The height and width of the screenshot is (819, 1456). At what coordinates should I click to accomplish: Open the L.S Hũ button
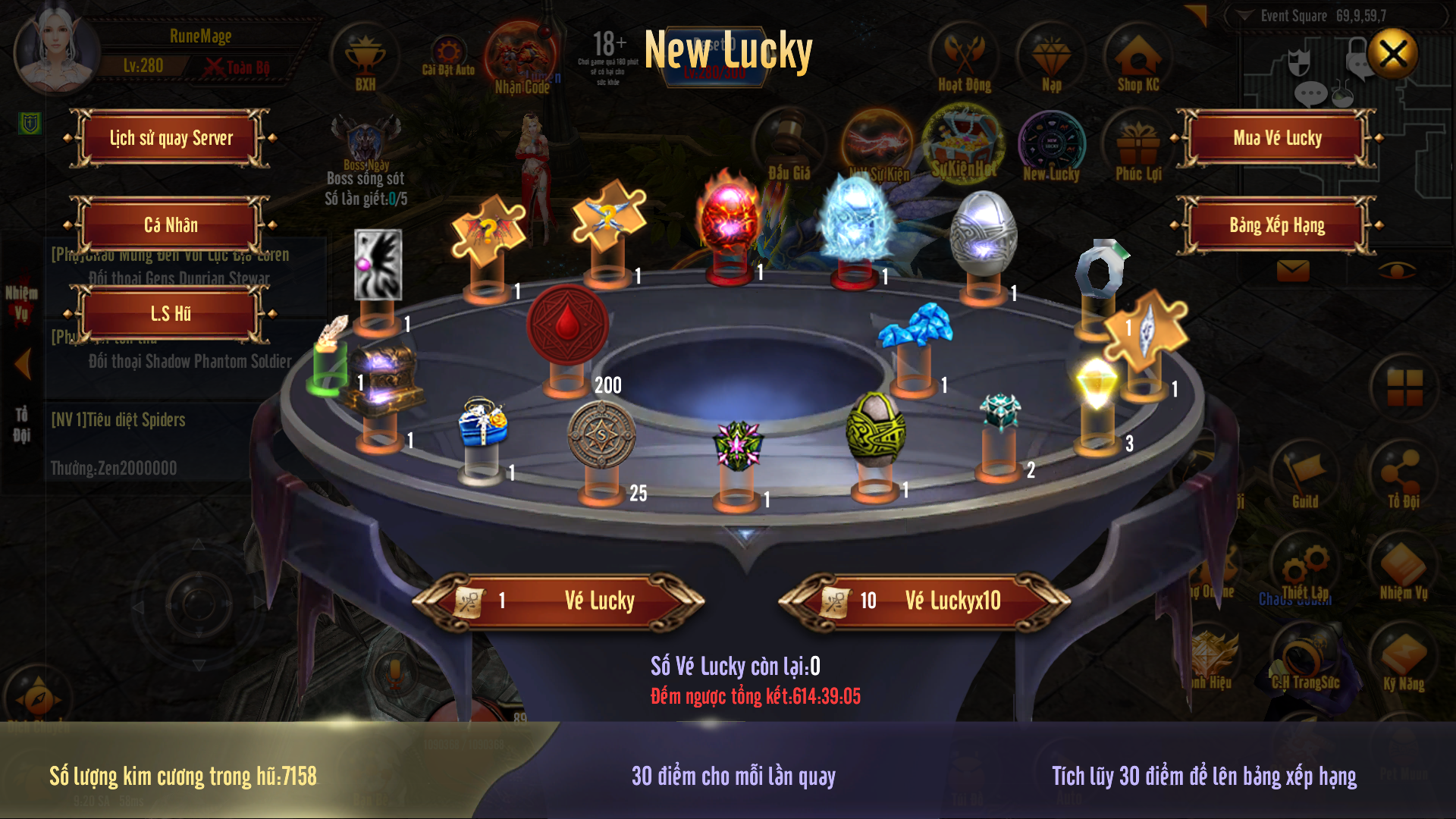tap(171, 313)
